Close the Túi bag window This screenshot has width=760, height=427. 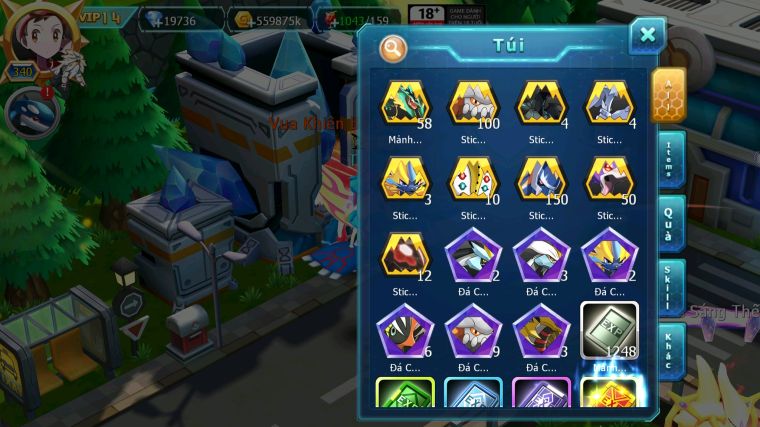coord(647,35)
